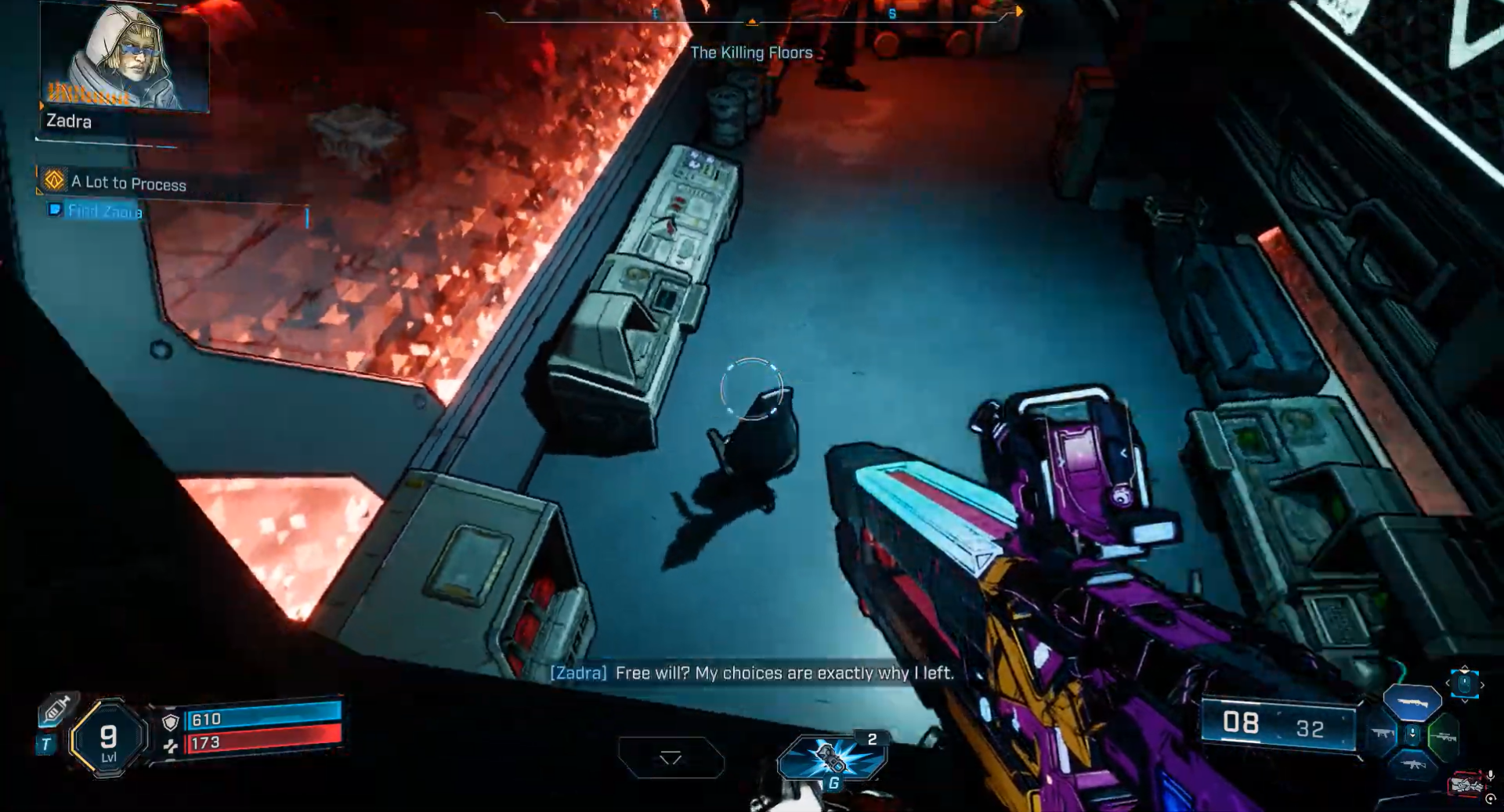Select the Find Zadra objective entry
Screen dimensions: 1504x812
[105, 211]
